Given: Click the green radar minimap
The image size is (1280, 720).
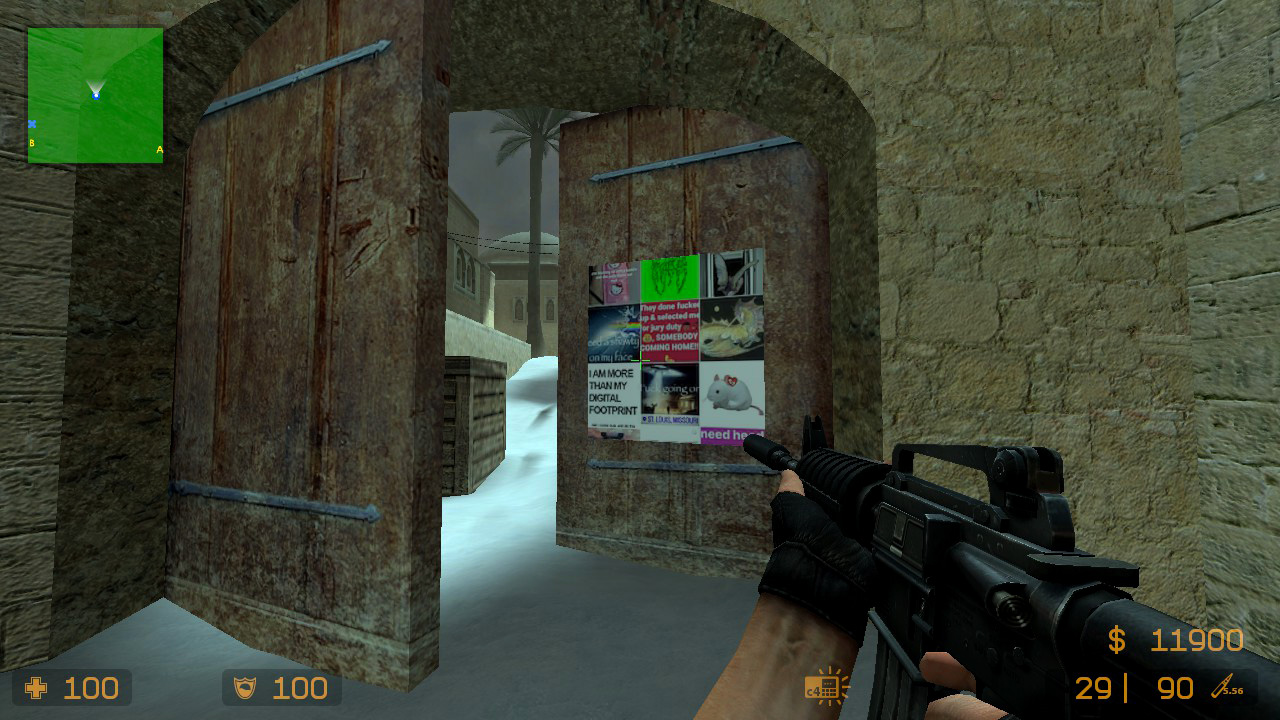Looking at the screenshot, I should coord(95,95).
